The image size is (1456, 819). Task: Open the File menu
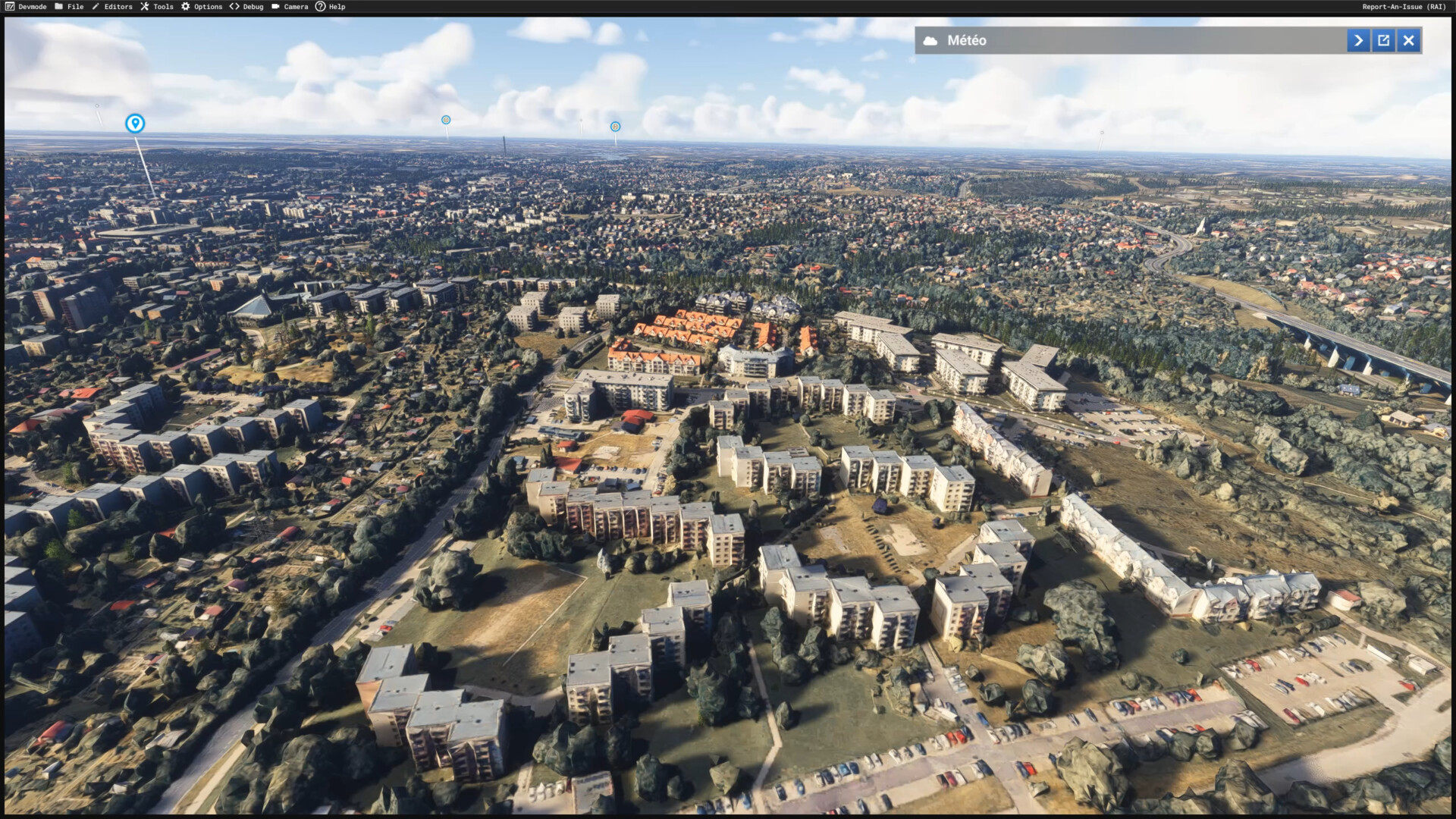(69, 7)
